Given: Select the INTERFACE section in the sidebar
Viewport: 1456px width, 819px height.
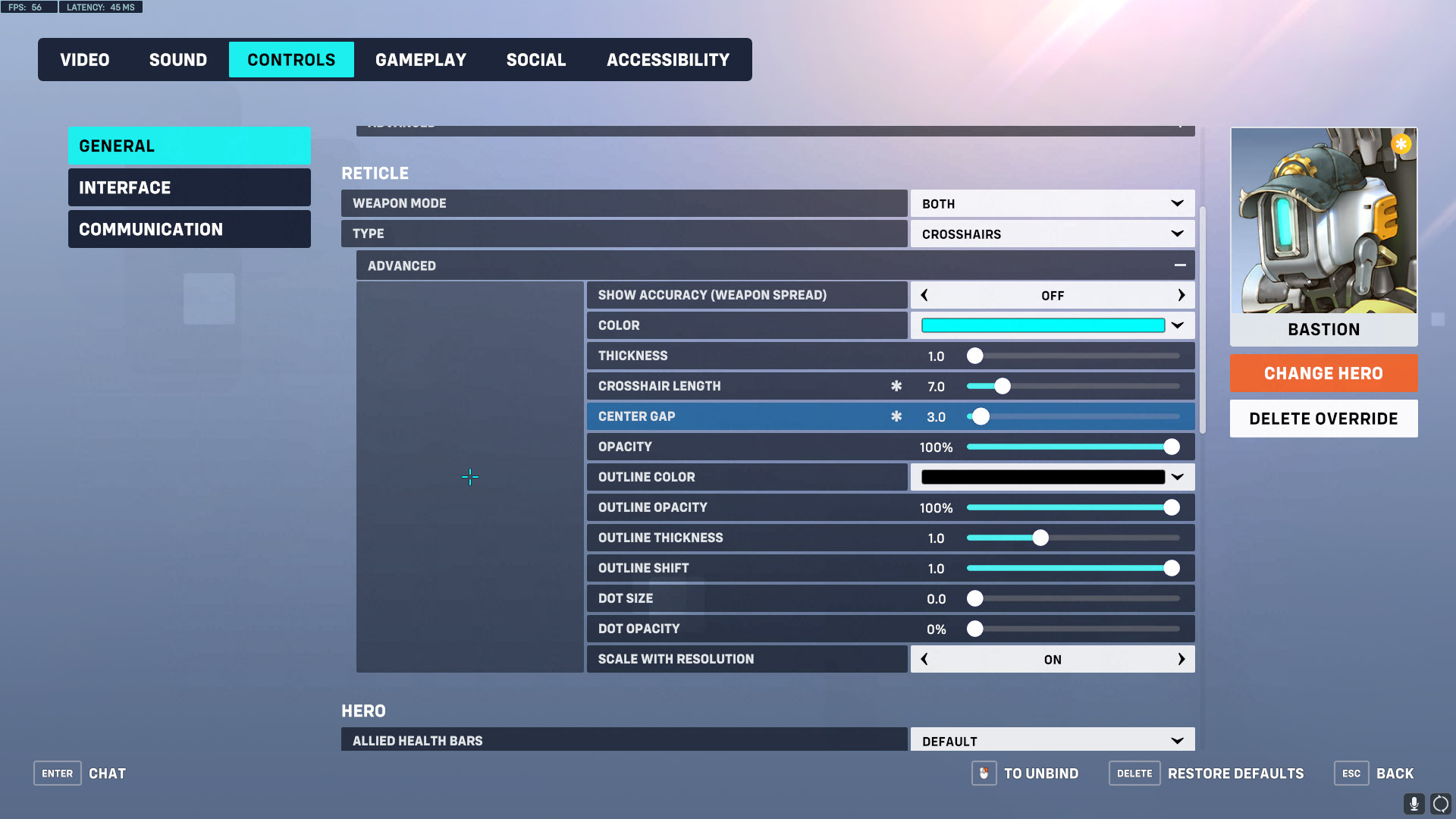Looking at the screenshot, I should click(x=189, y=187).
